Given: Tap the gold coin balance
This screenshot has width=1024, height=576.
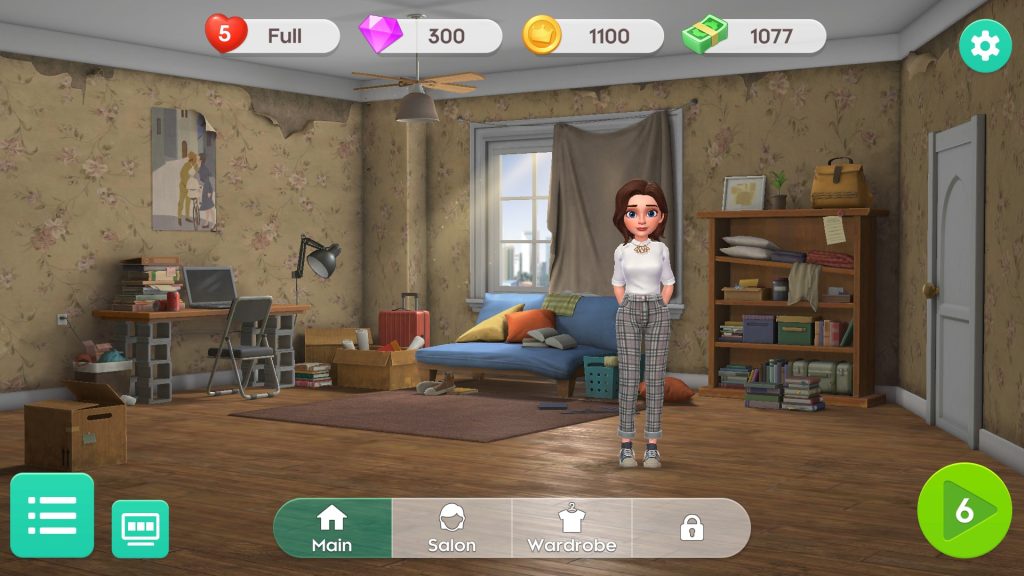Looking at the screenshot, I should pos(594,36).
